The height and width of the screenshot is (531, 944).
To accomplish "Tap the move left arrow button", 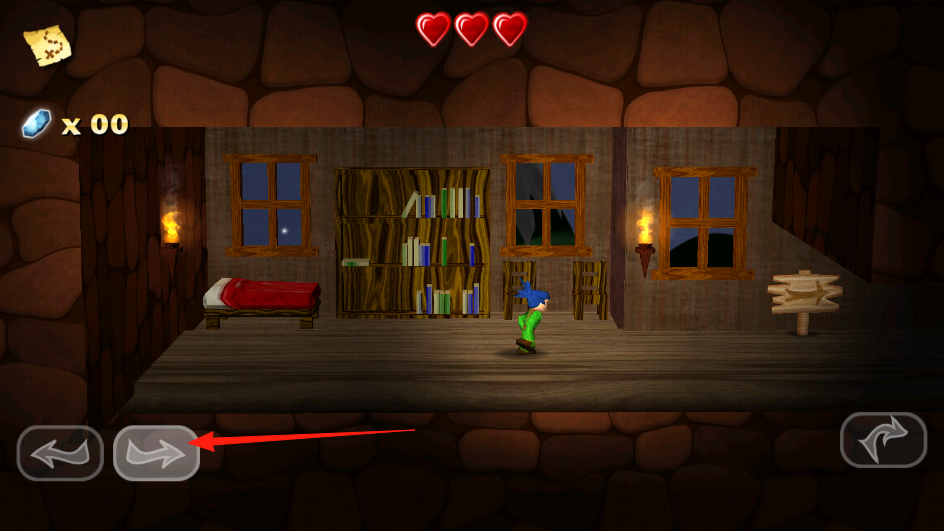I will (60, 453).
